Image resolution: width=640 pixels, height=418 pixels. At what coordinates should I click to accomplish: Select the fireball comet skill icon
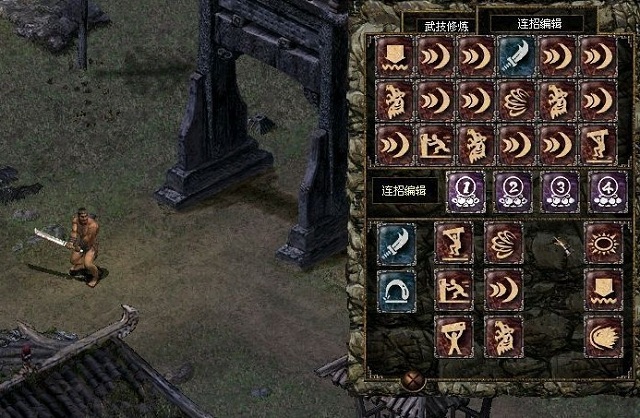(602, 337)
